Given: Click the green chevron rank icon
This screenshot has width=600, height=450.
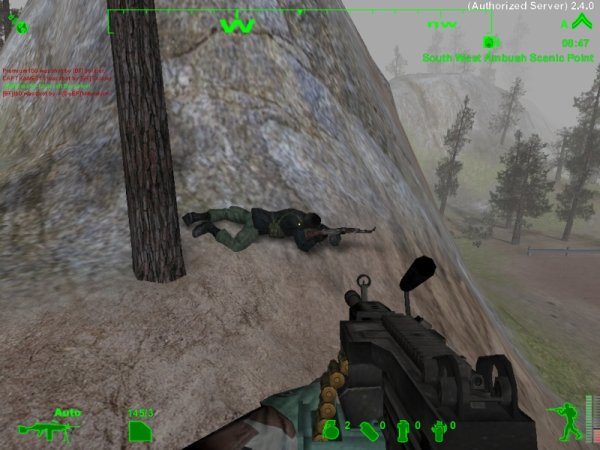Looking at the screenshot, I should point(581,24).
